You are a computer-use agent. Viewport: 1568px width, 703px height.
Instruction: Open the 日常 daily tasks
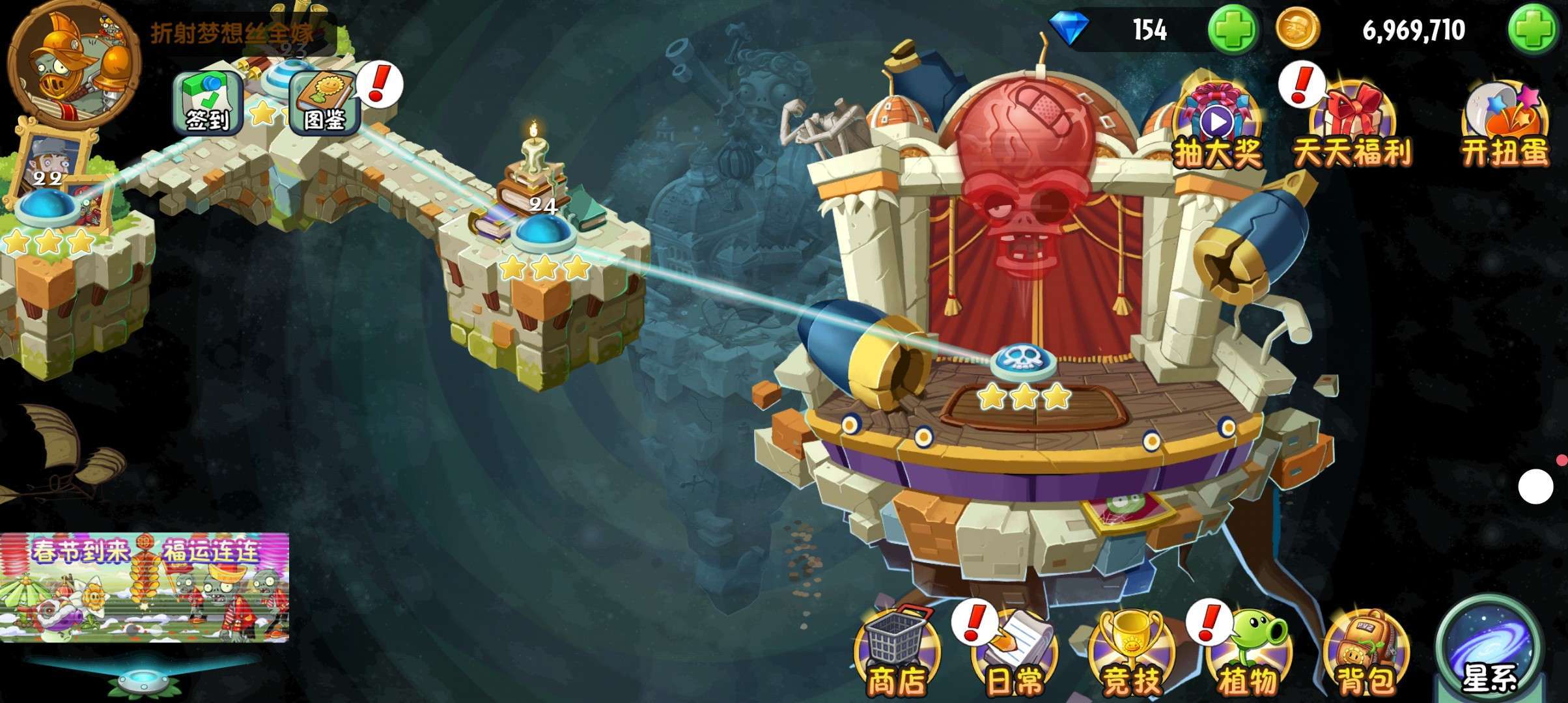1014,654
